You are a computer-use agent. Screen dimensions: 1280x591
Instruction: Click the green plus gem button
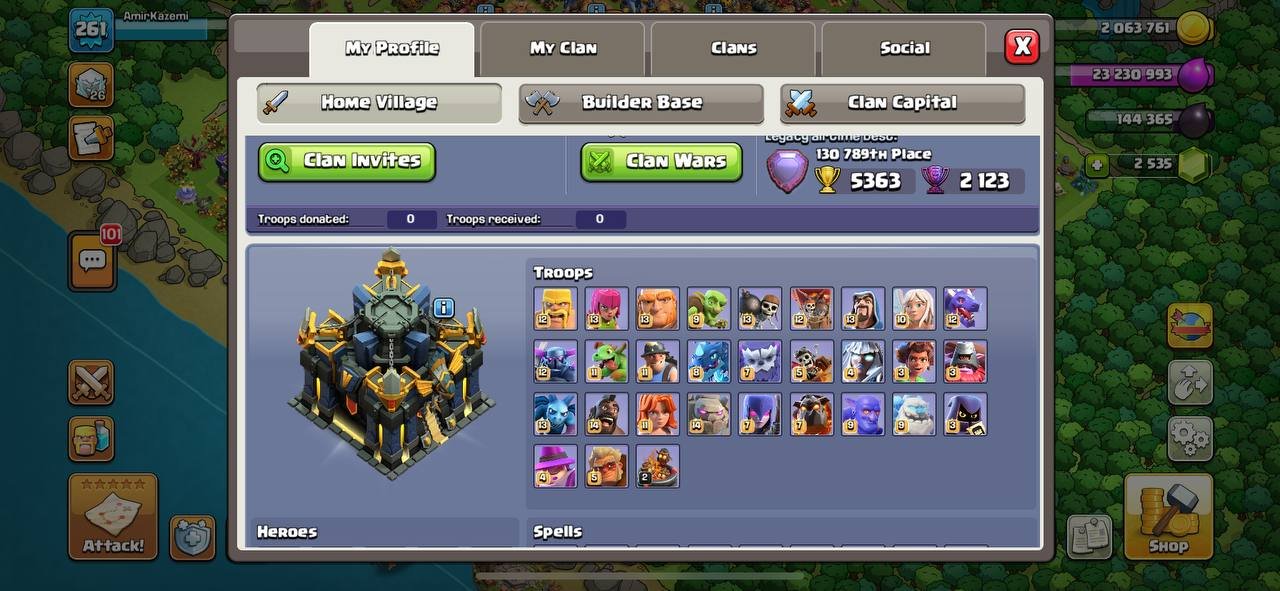pyautogui.click(x=1098, y=164)
